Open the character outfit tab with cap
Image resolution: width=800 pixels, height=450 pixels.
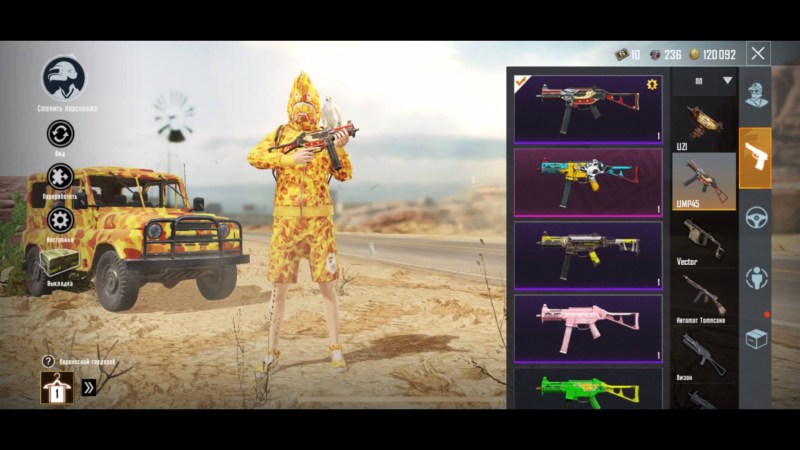(x=755, y=97)
